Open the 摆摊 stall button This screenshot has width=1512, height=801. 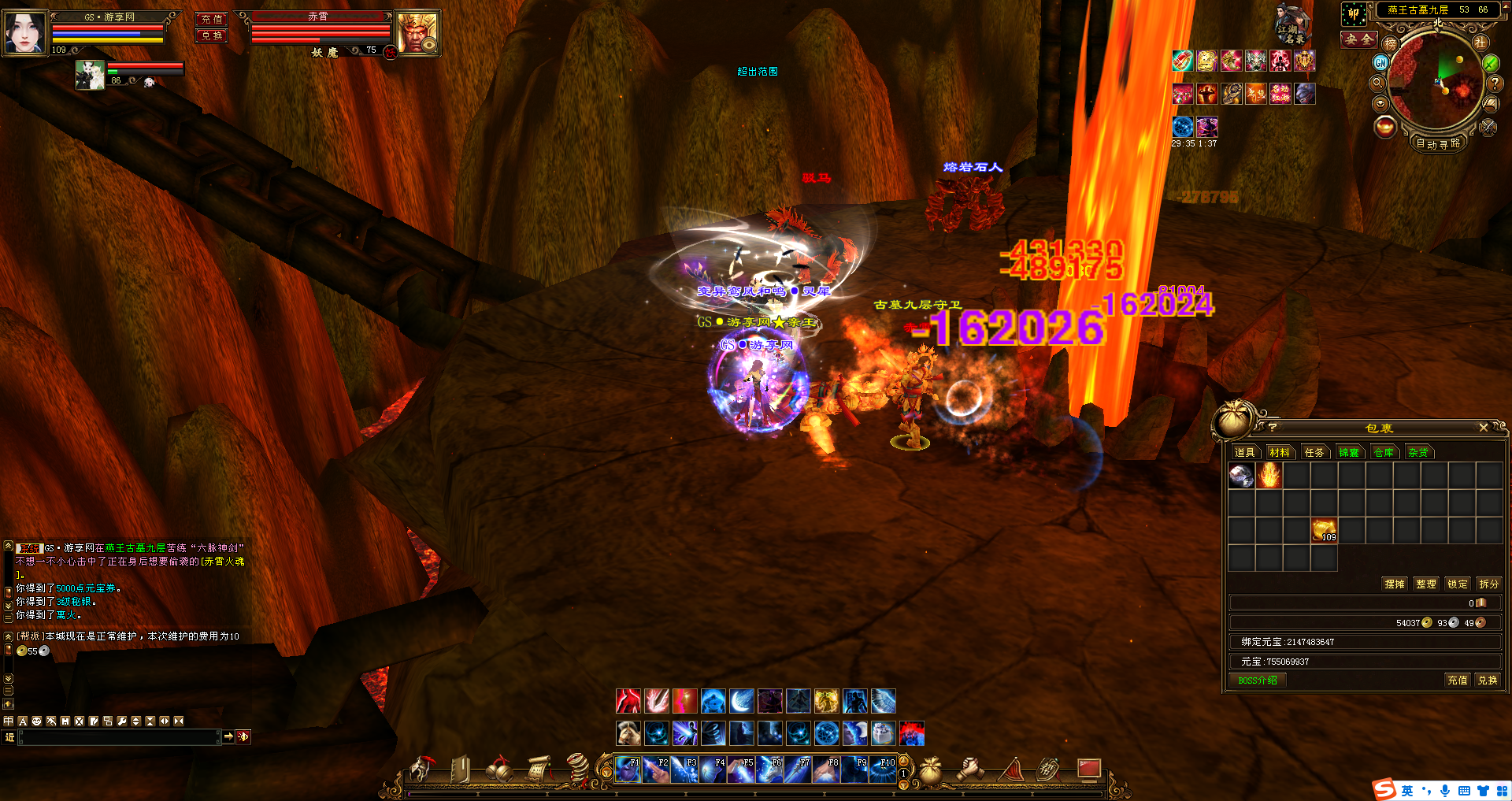coord(1394,584)
